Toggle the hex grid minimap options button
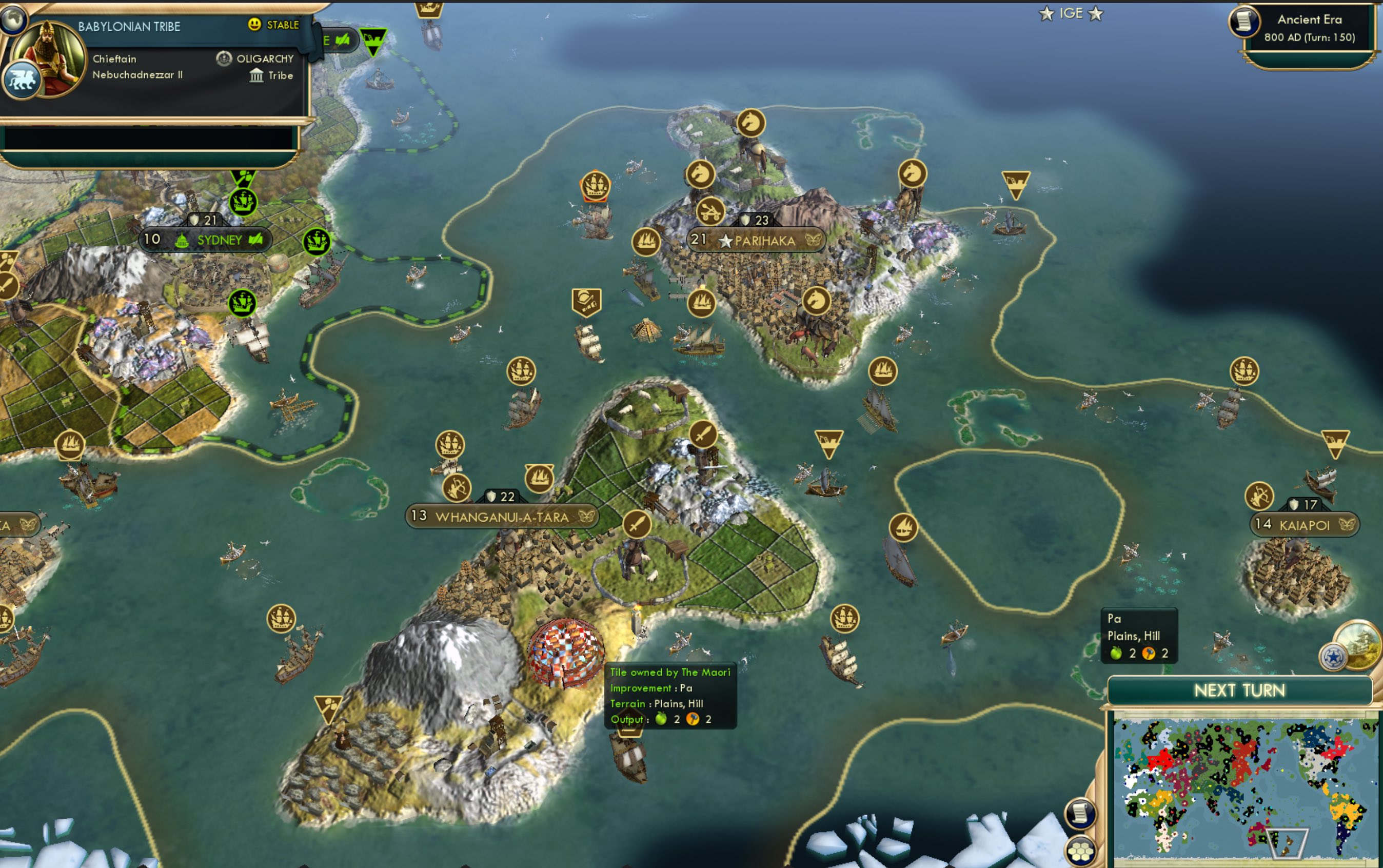This screenshot has width=1383, height=868. click(x=1080, y=850)
